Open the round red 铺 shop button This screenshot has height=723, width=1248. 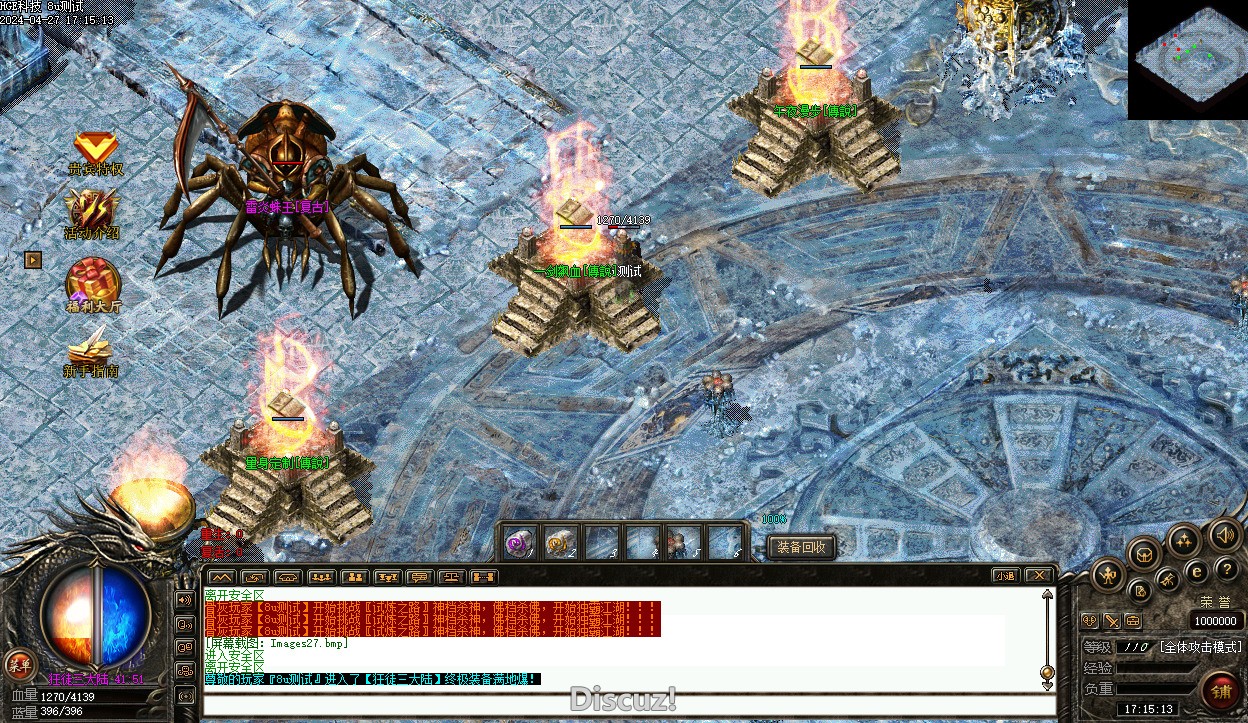click(x=1221, y=691)
